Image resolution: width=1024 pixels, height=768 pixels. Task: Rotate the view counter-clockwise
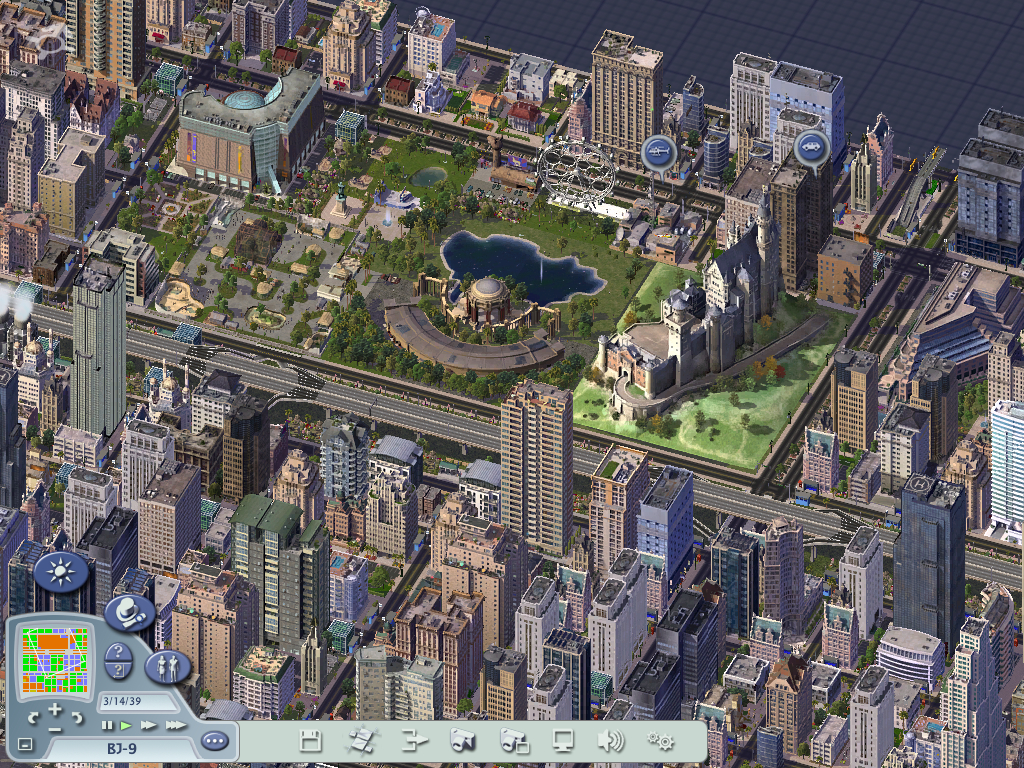click(x=33, y=718)
